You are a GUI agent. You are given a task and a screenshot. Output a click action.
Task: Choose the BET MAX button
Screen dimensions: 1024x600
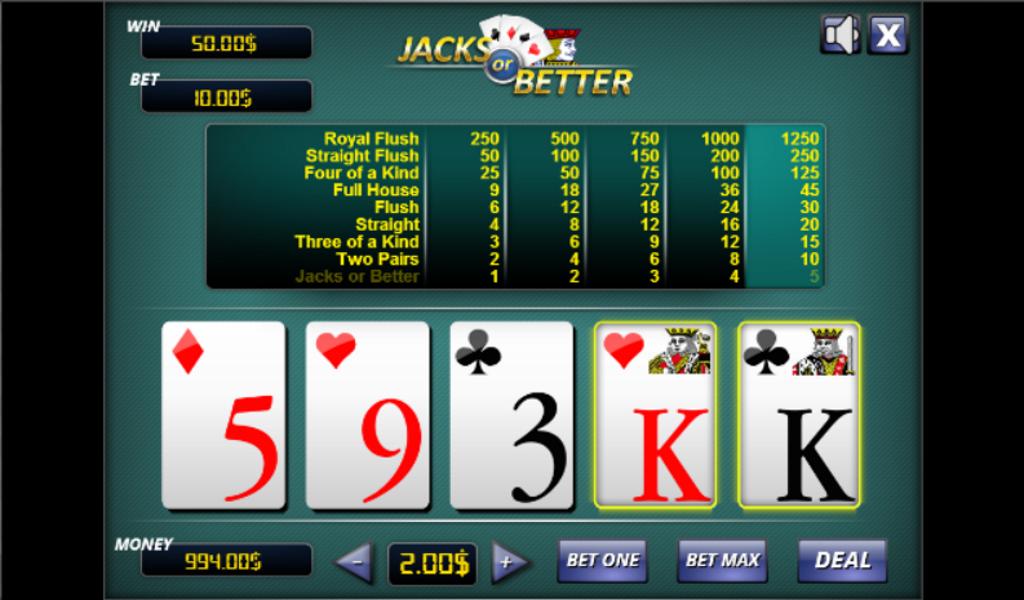click(x=721, y=561)
